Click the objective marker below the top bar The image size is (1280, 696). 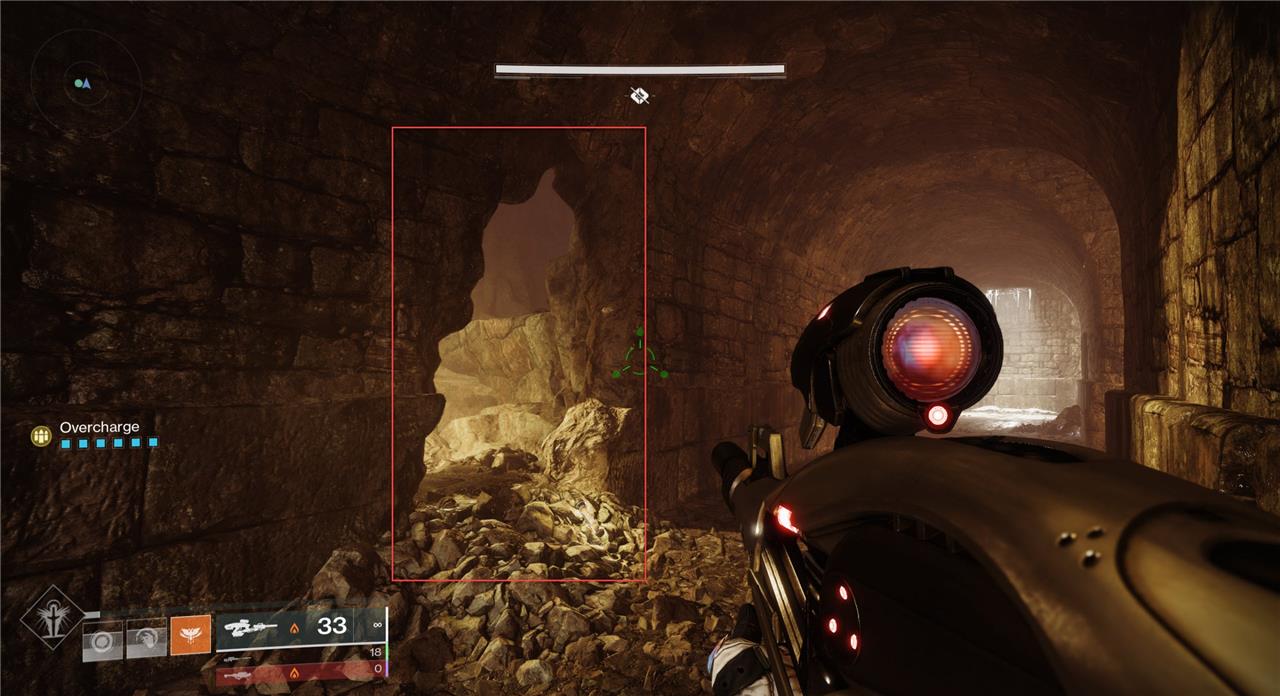pos(640,95)
